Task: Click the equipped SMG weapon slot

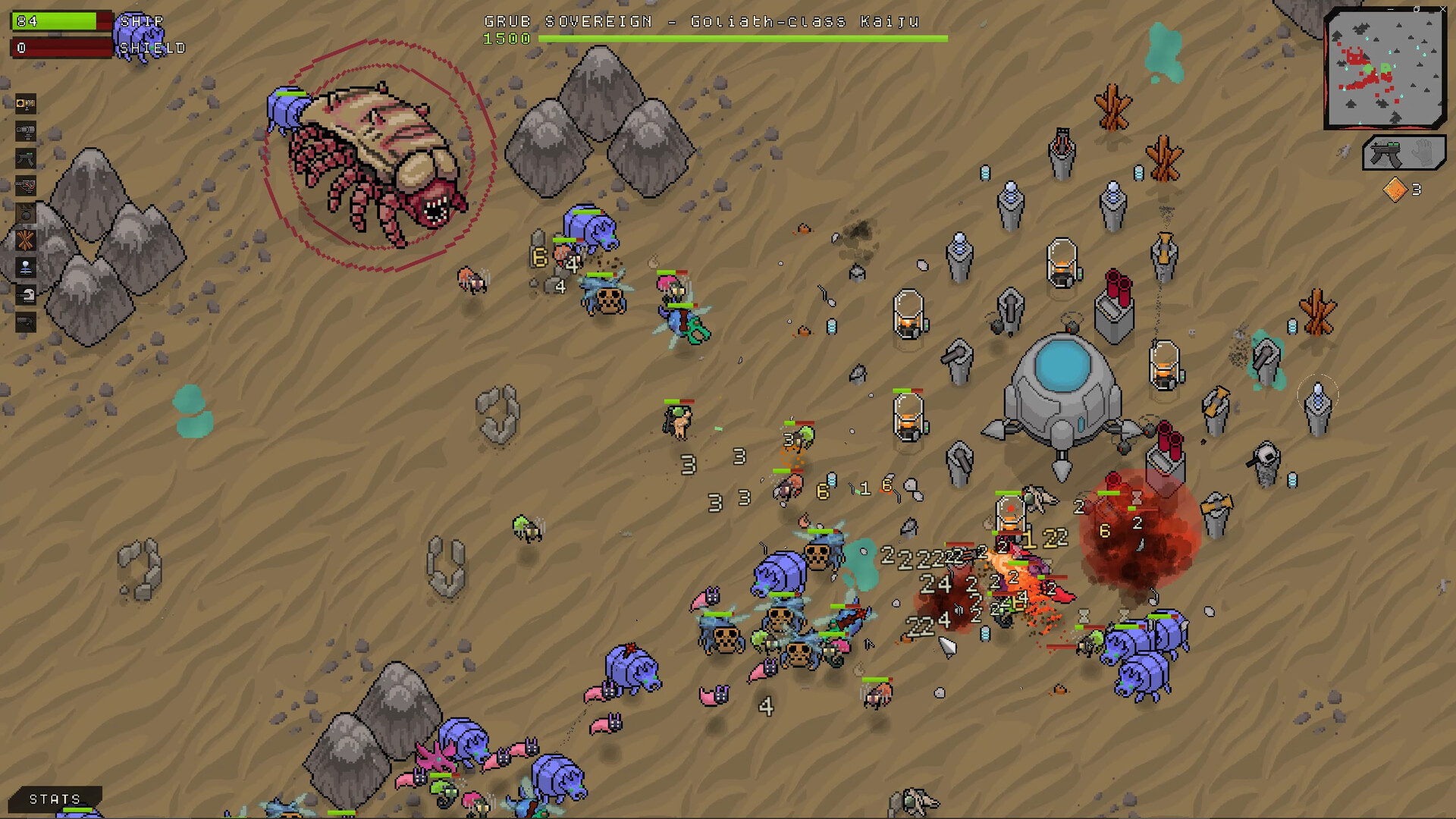Action: tap(1385, 152)
